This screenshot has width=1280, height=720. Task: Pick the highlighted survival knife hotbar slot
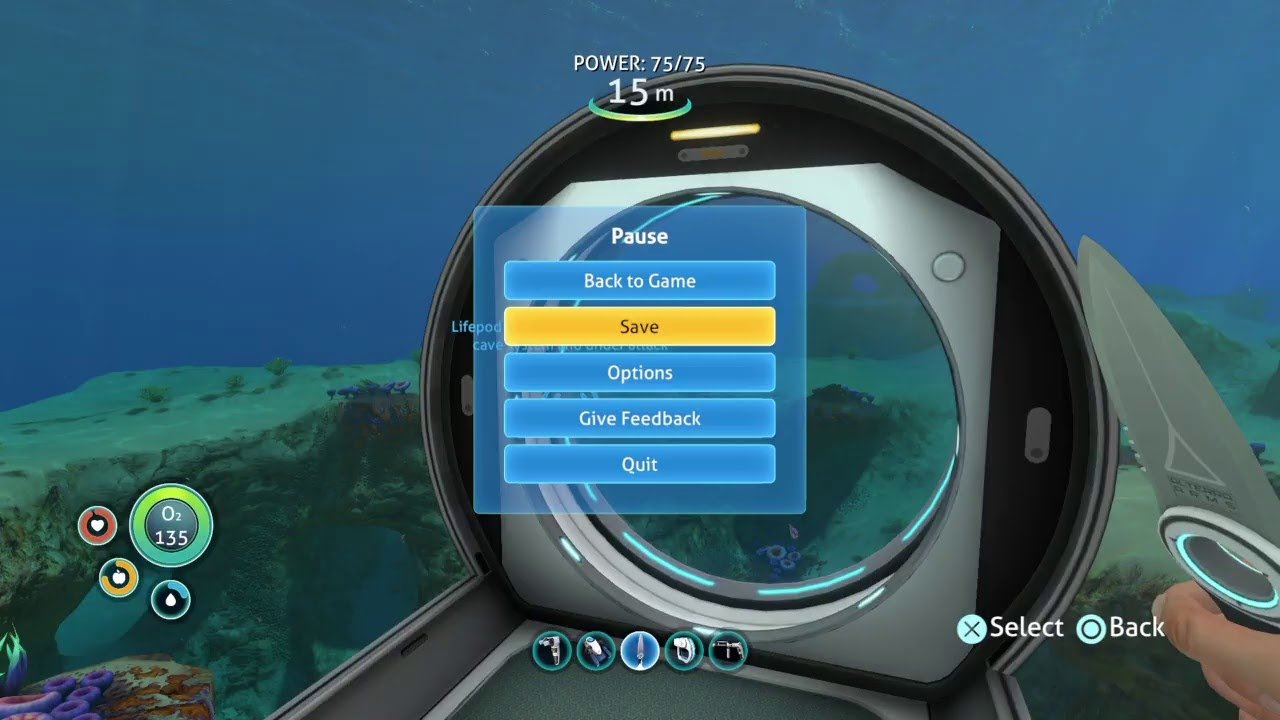(x=639, y=652)
